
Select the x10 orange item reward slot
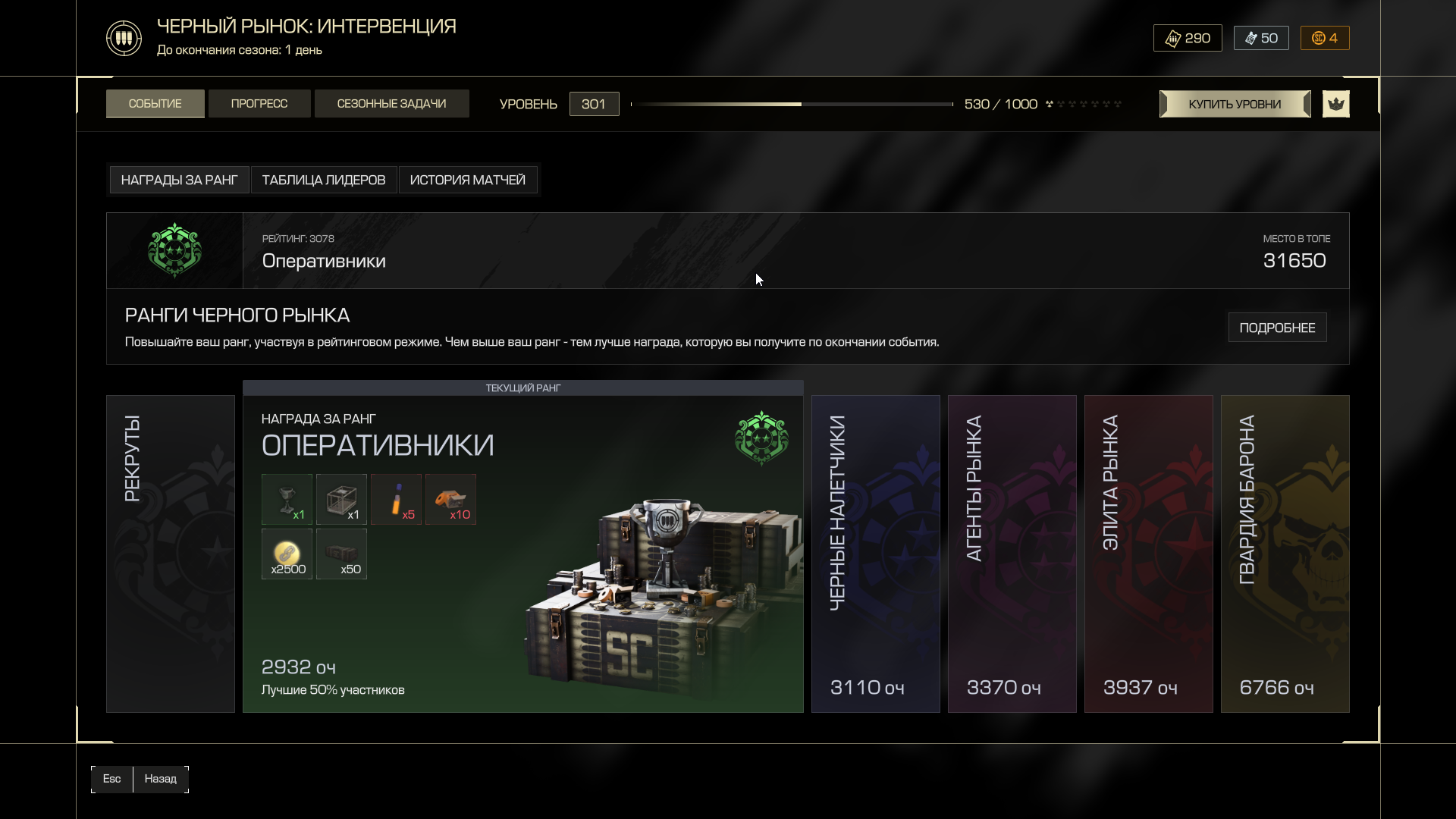click(450, 499)
